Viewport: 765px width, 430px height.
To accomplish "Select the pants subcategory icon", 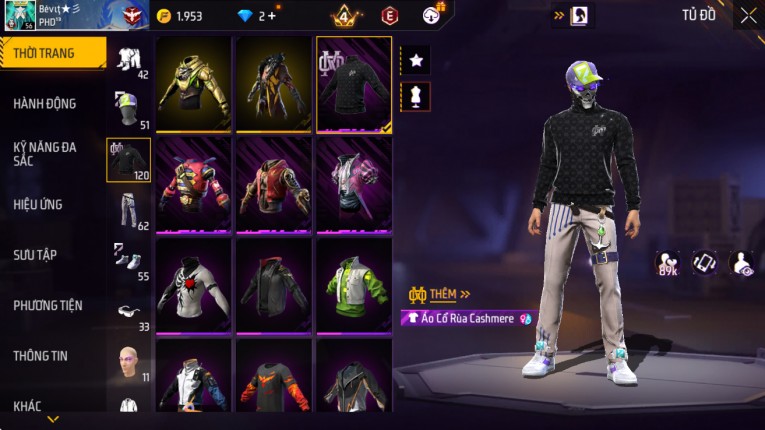I will 129,209.
